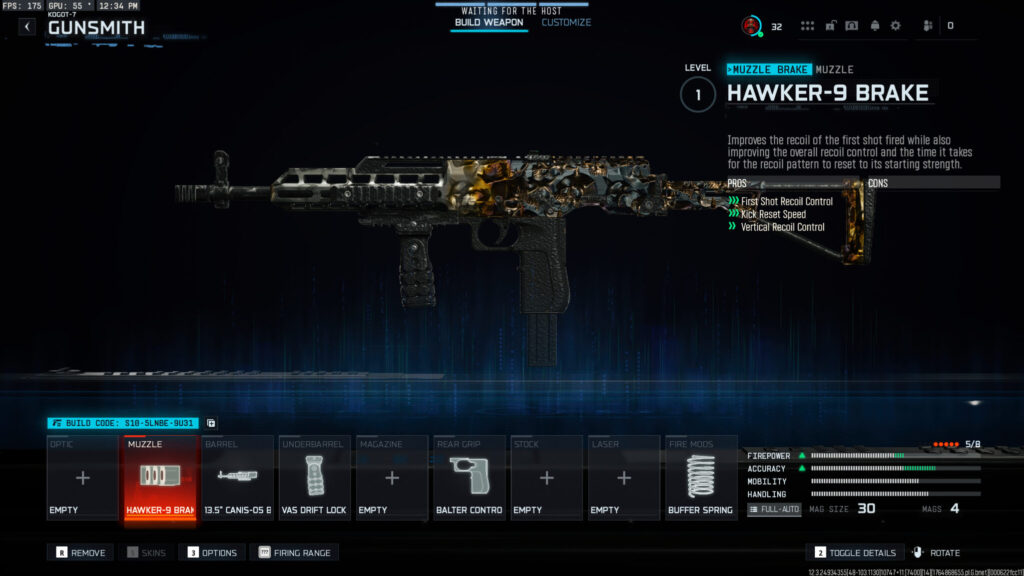Image resolution: width=1024 pixels, height=576 pixels.
Task: Click Toggle Details for weapon stats
Action: pos(855,552)
